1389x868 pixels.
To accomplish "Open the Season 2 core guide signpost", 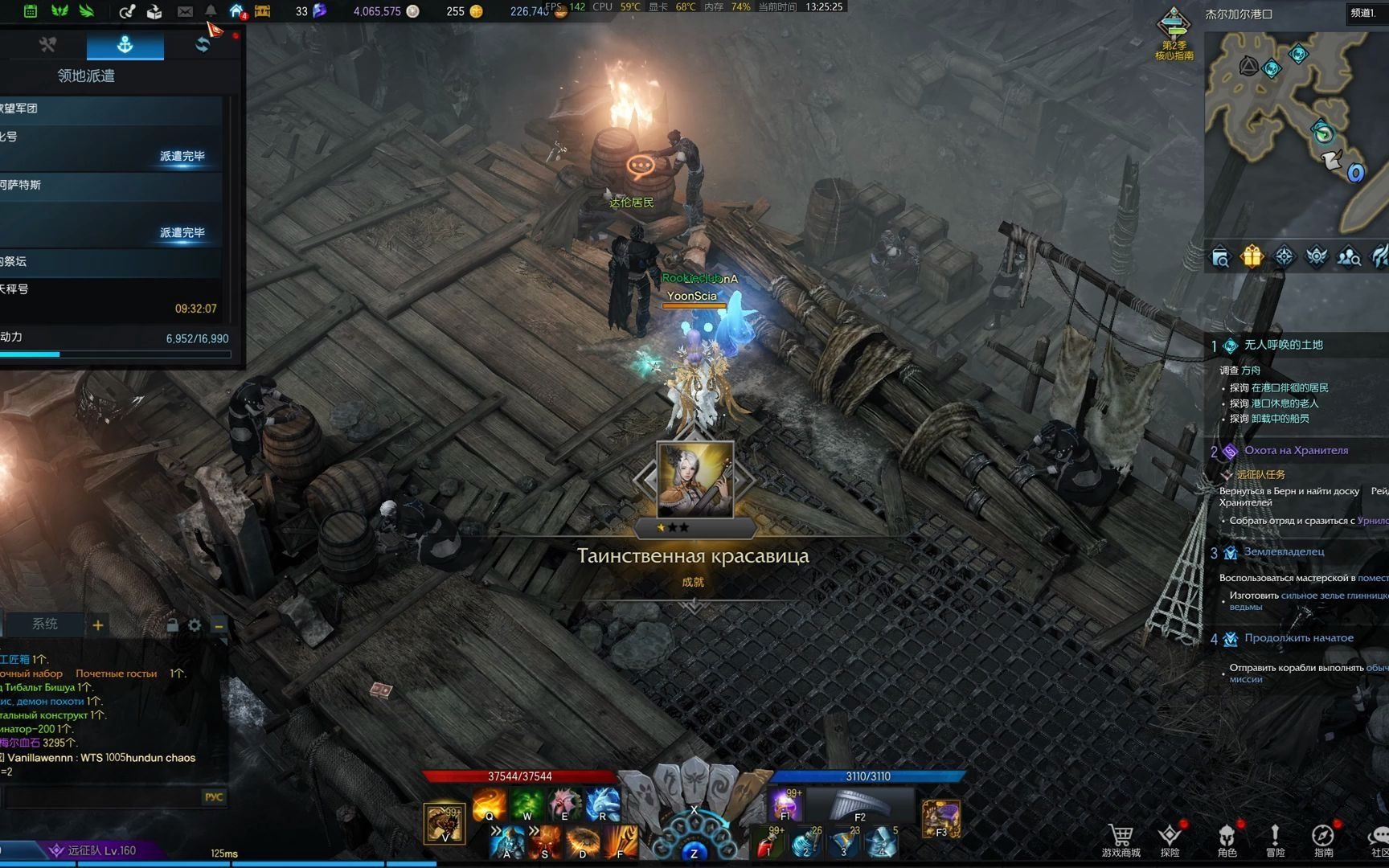I will [x=1174, y=32].
